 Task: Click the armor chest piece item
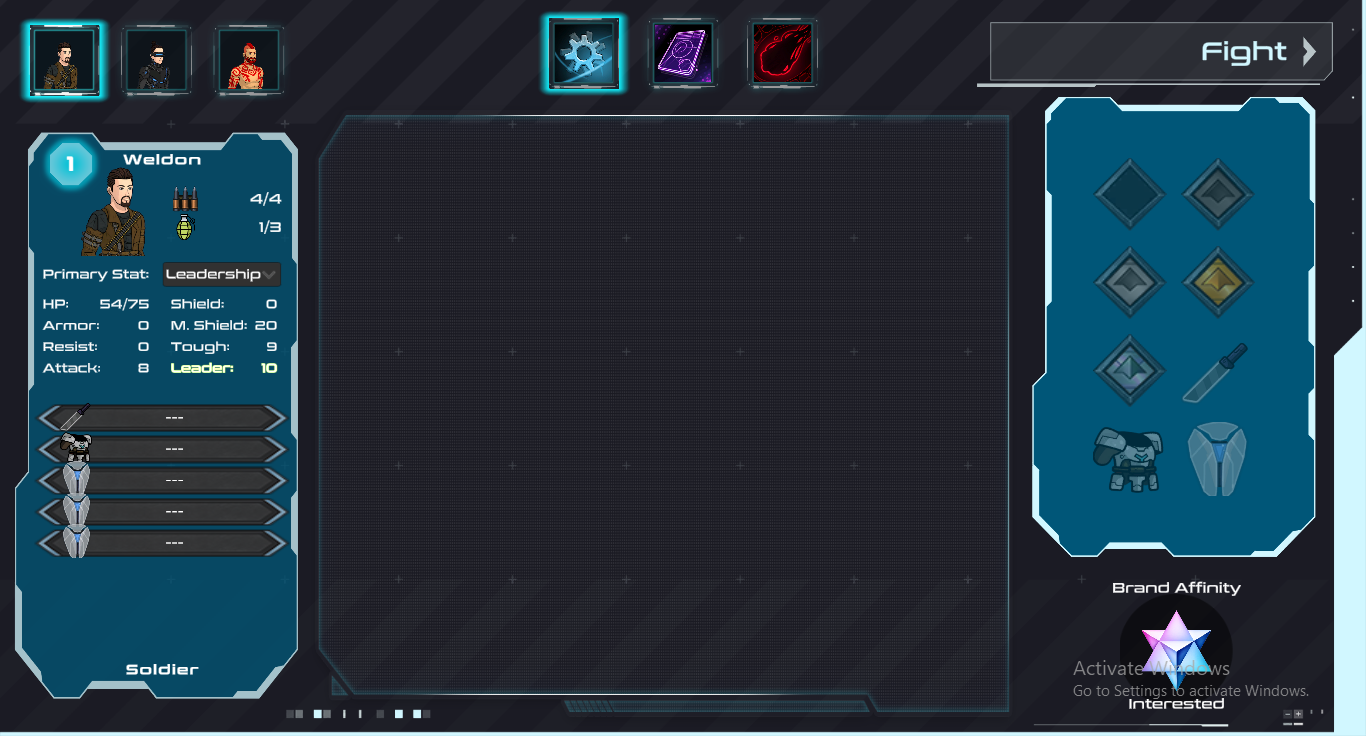pos(1129,460)
